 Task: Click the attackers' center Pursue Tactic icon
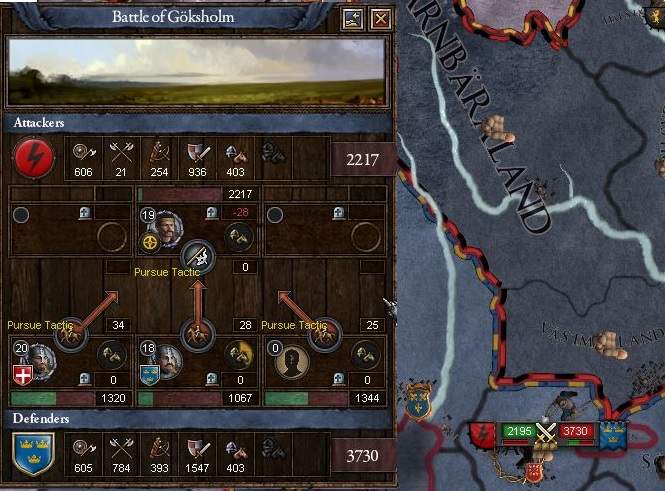[x=199, y=254]
